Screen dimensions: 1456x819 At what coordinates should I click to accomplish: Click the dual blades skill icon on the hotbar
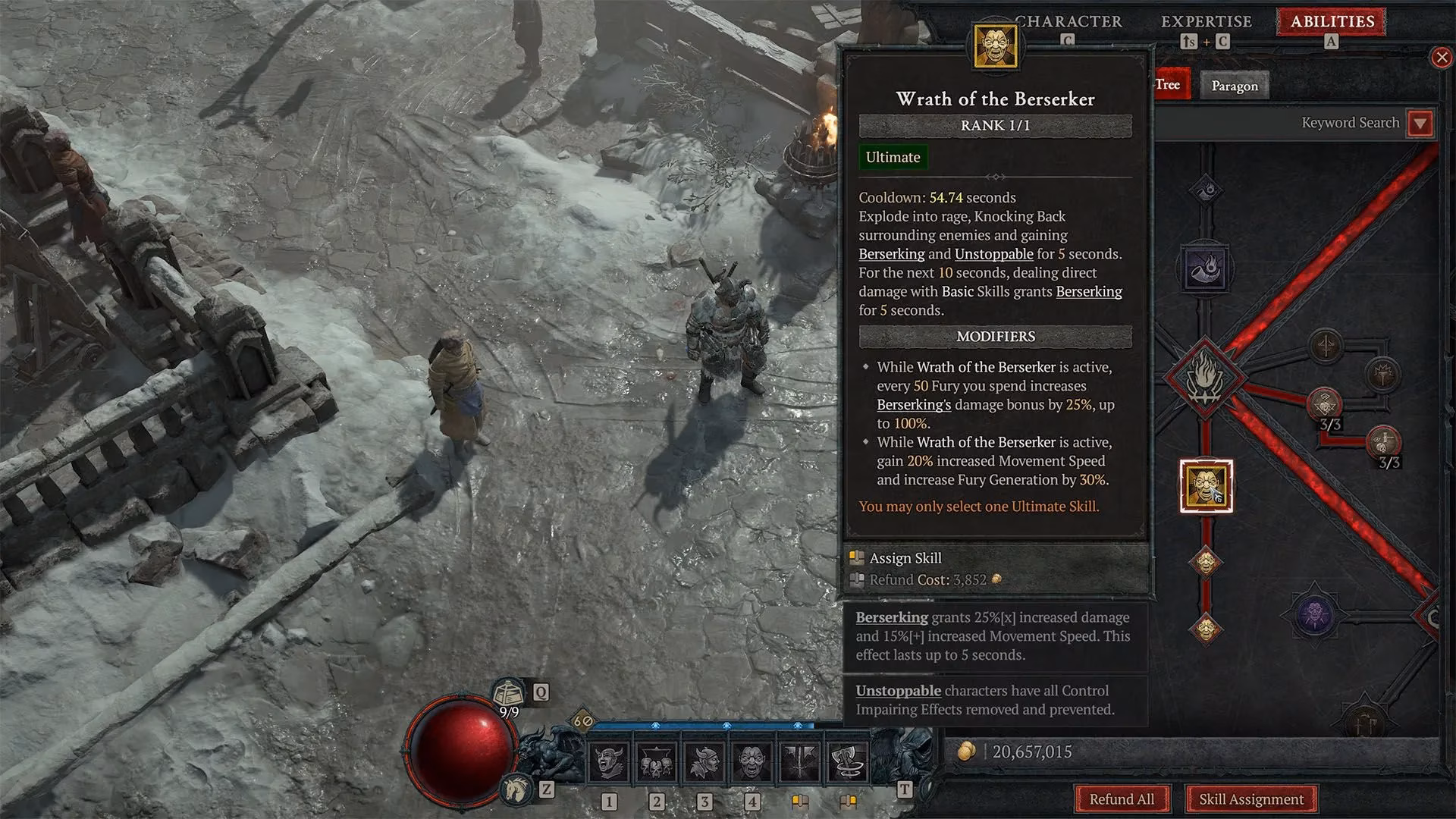pyautogui.click(x=802, y=761)
